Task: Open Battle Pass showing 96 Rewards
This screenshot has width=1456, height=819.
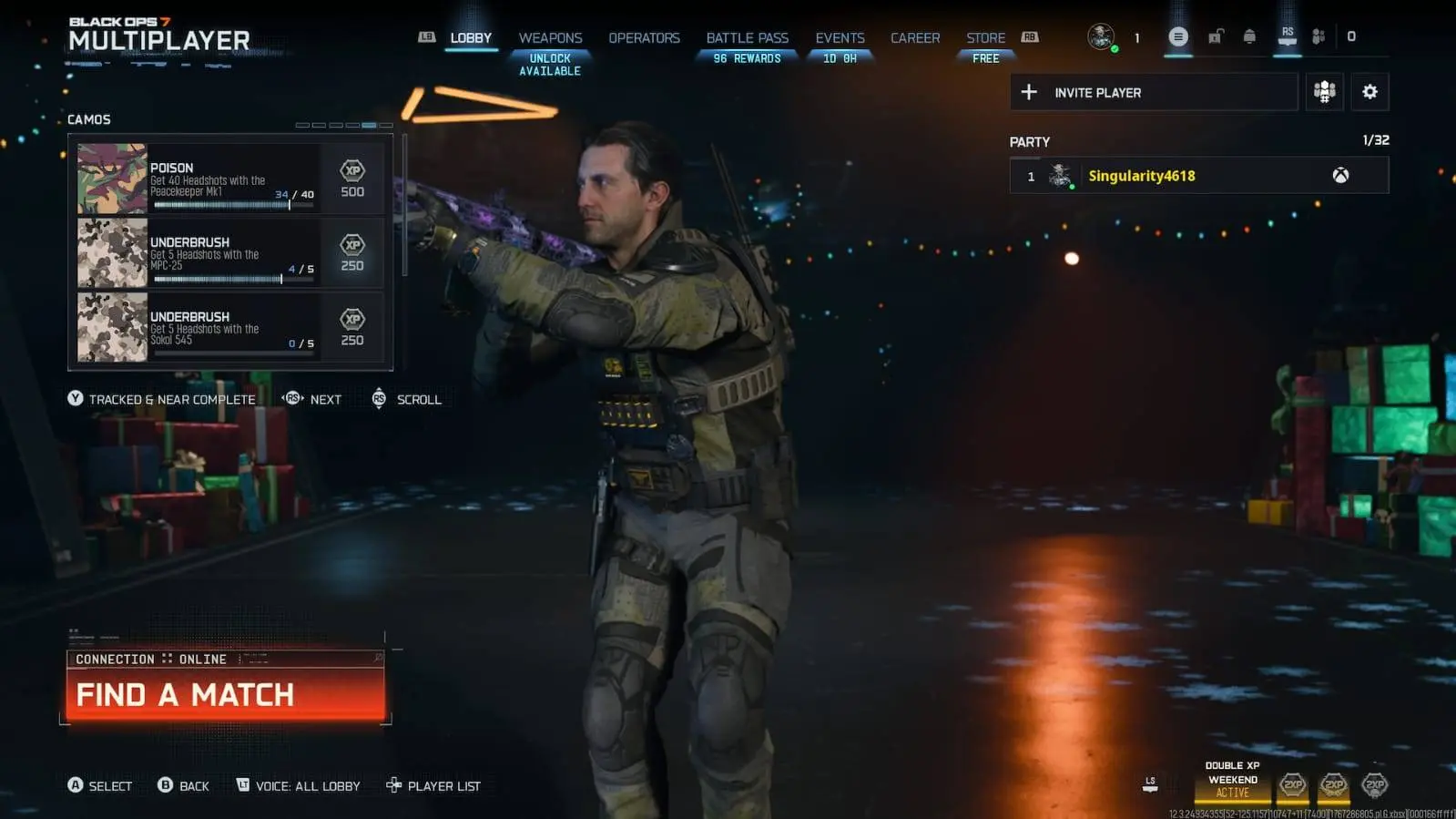Action: click(x=747, y=37)
